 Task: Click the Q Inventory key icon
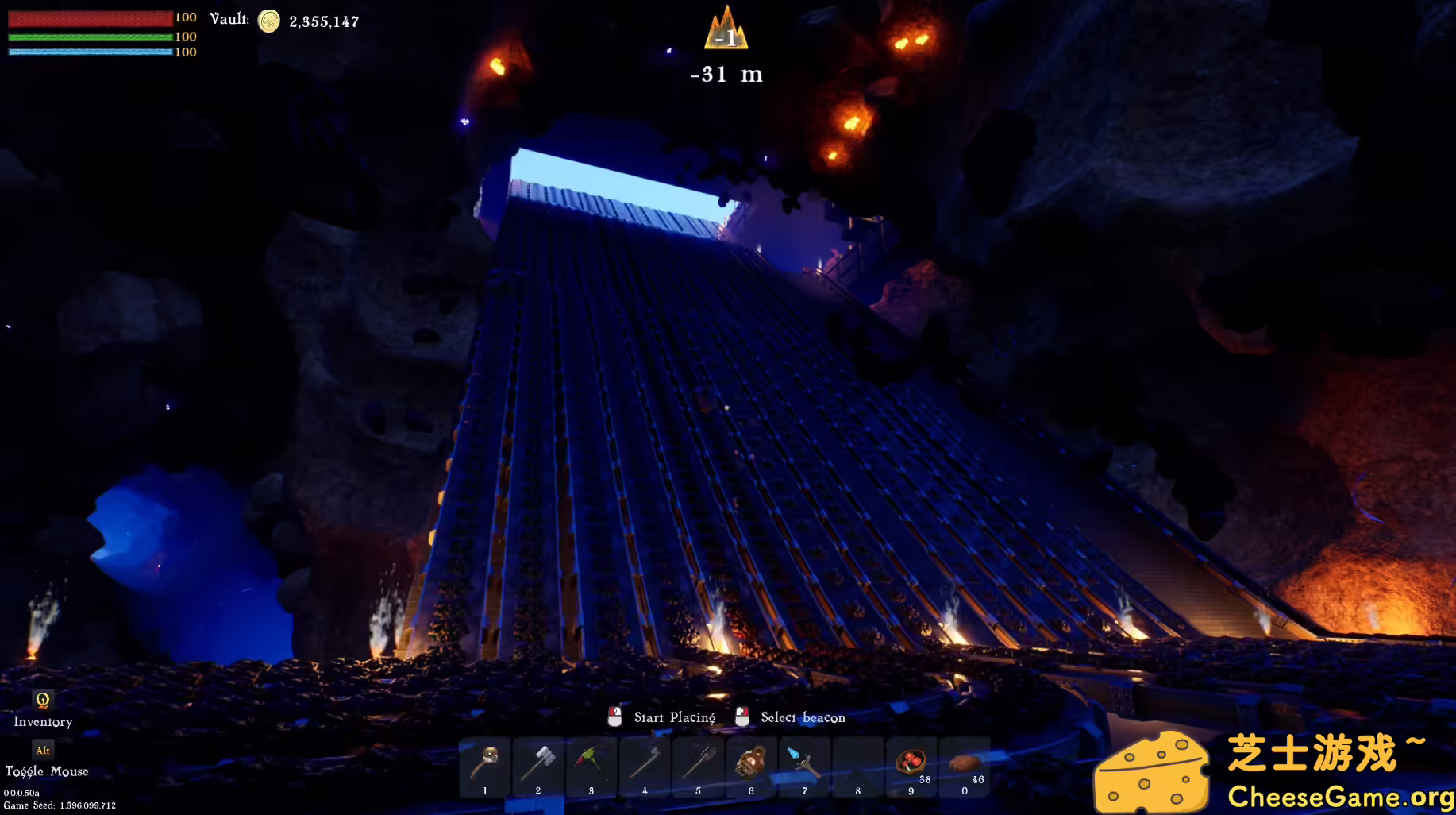(x=43, y=701)
